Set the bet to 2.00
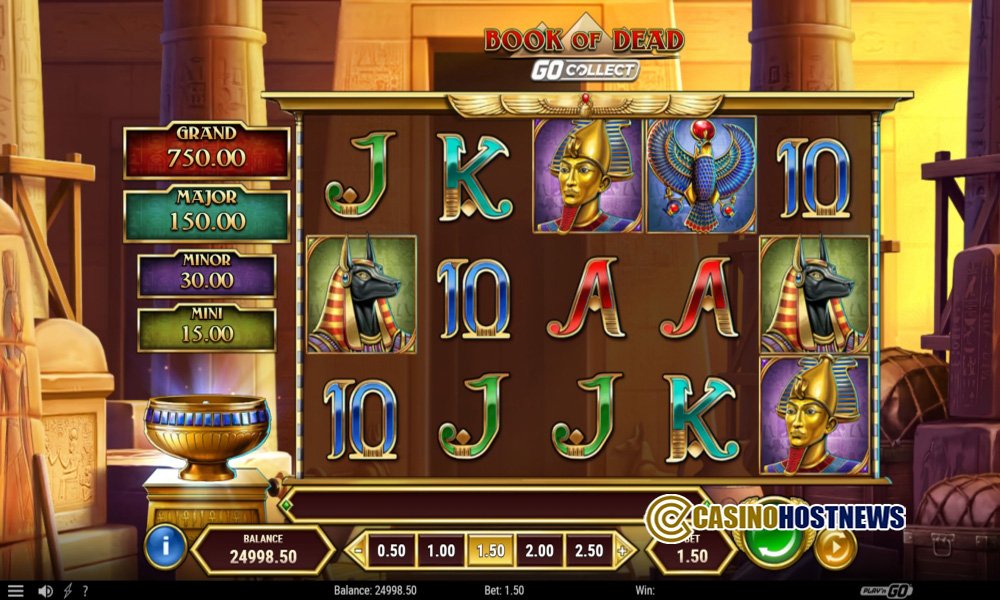1000x600 pixels. tap(539, 550)
